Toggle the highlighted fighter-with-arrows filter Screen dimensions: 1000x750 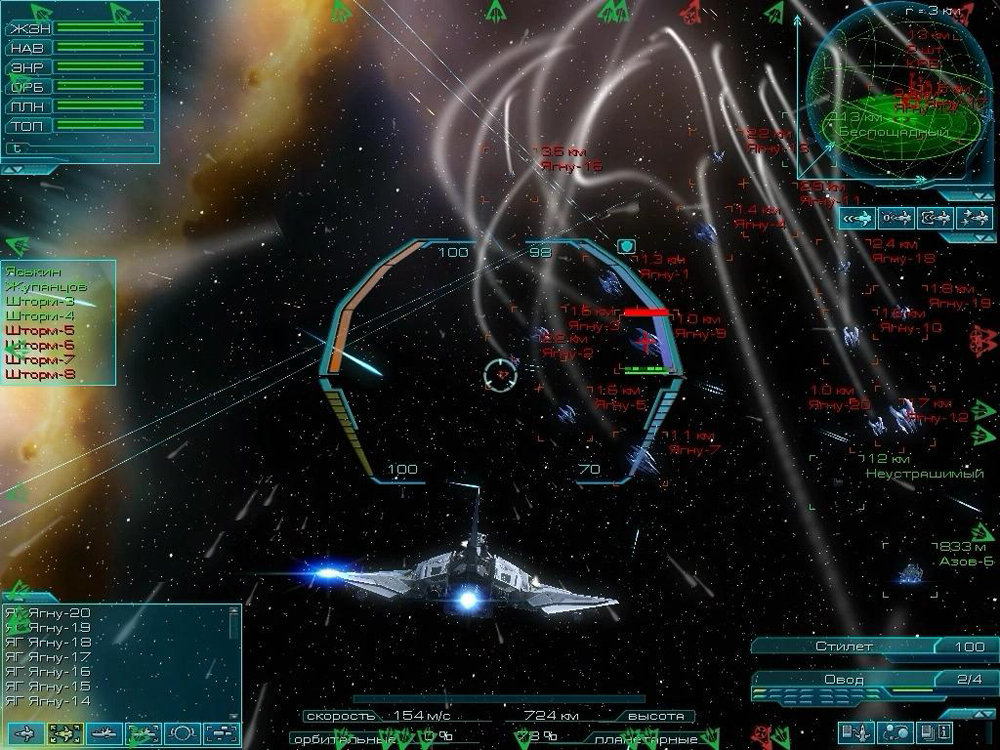[66, 733]
